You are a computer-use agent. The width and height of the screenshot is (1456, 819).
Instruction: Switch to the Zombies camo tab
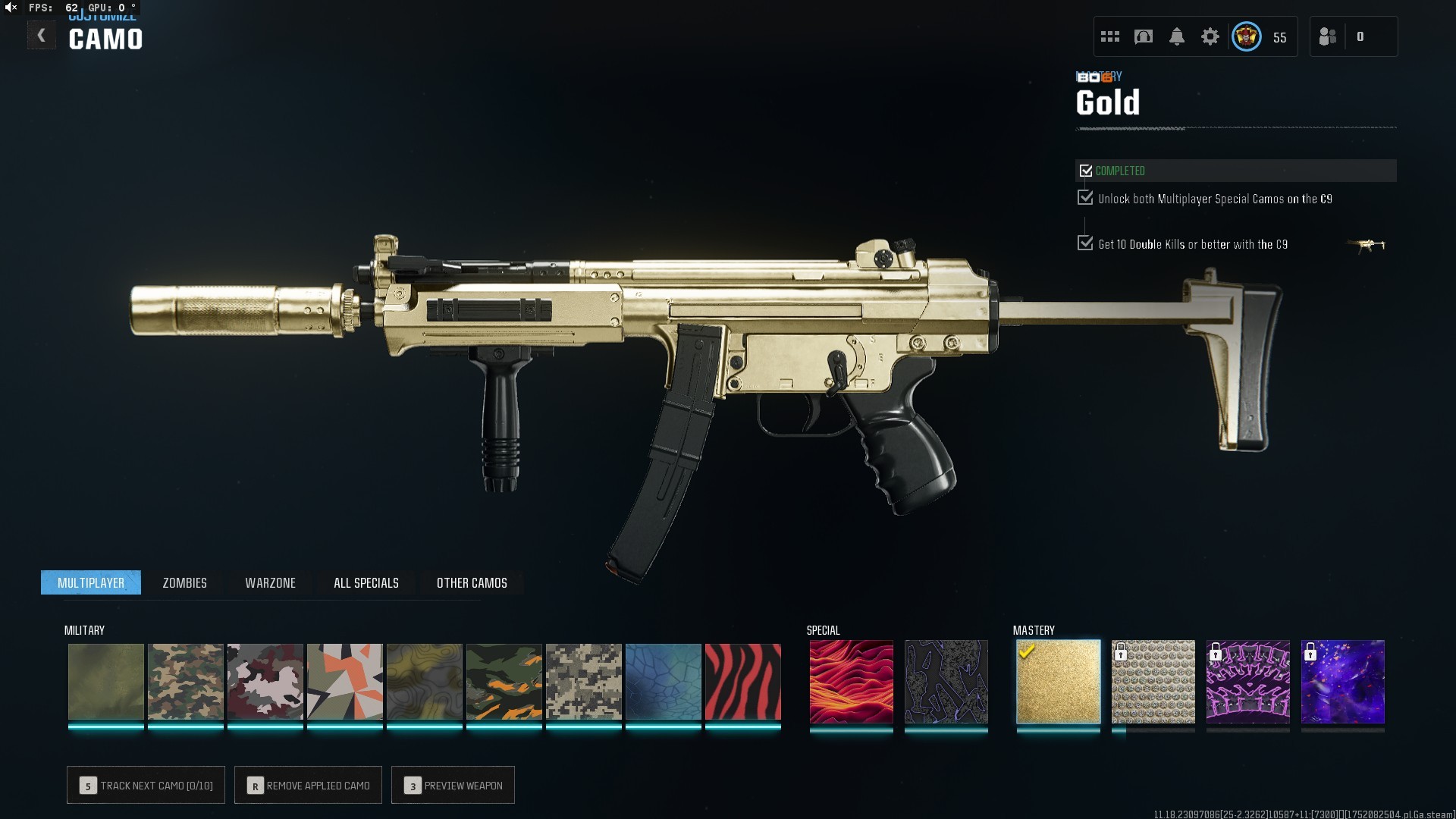coord(184,582)
